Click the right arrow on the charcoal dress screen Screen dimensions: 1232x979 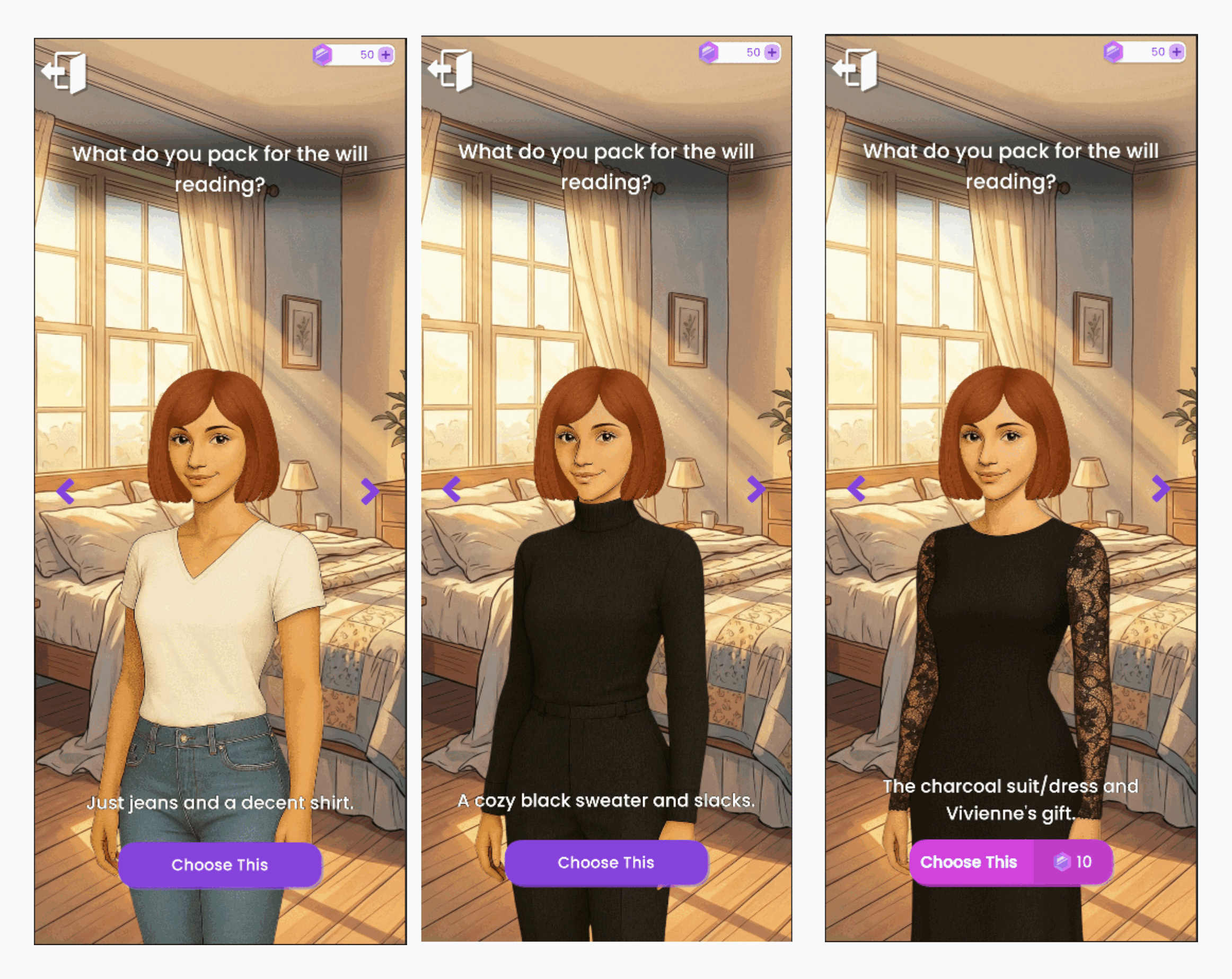click(1159, 489)
